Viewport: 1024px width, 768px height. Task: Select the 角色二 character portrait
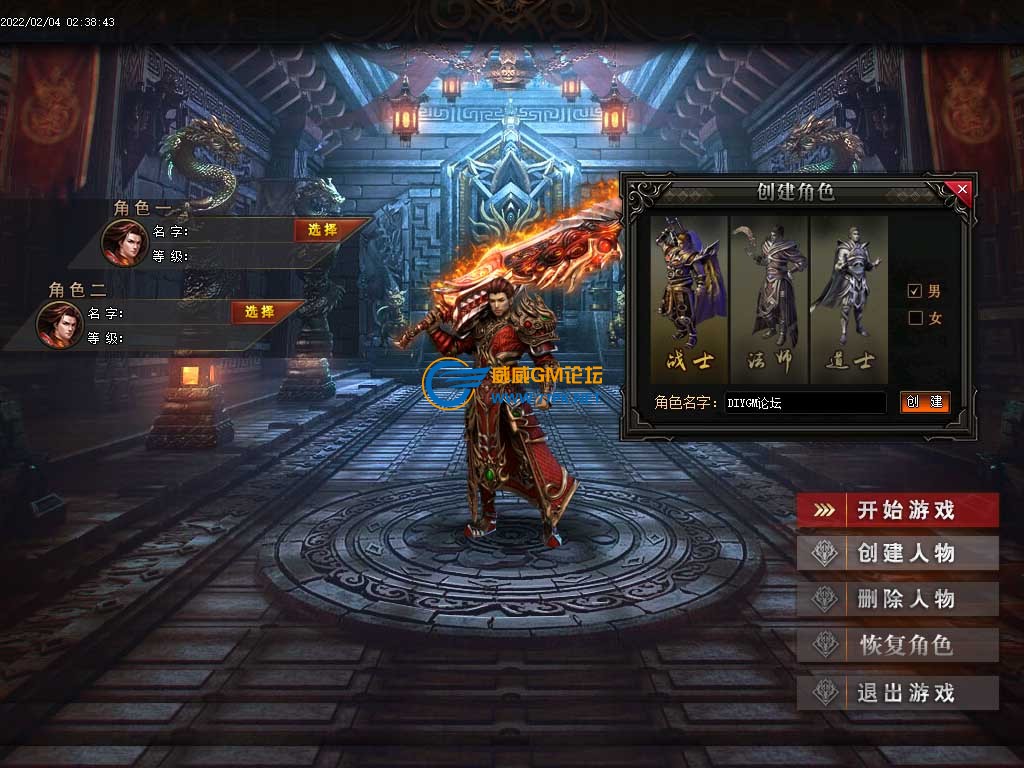click(59, 324)
